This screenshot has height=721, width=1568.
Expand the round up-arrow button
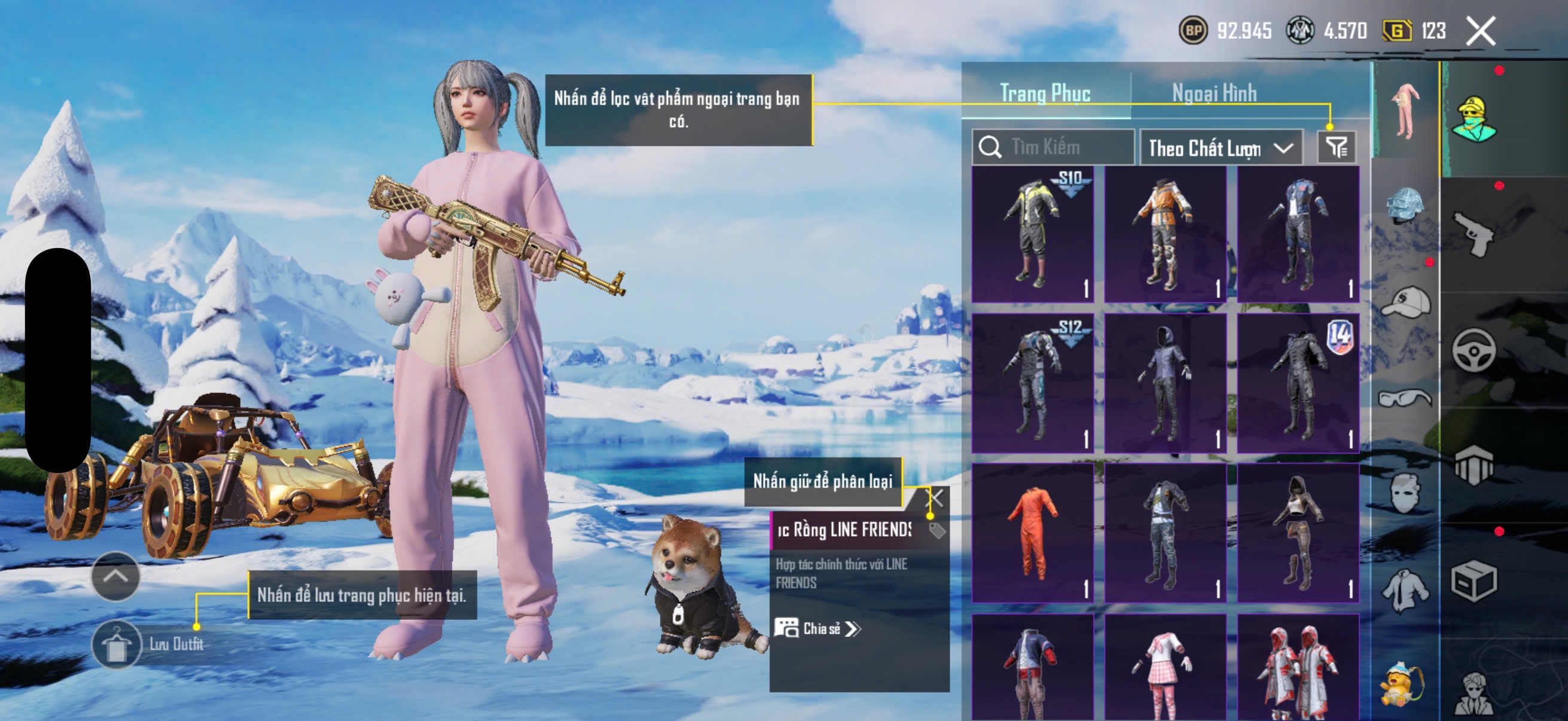(115, 576)
